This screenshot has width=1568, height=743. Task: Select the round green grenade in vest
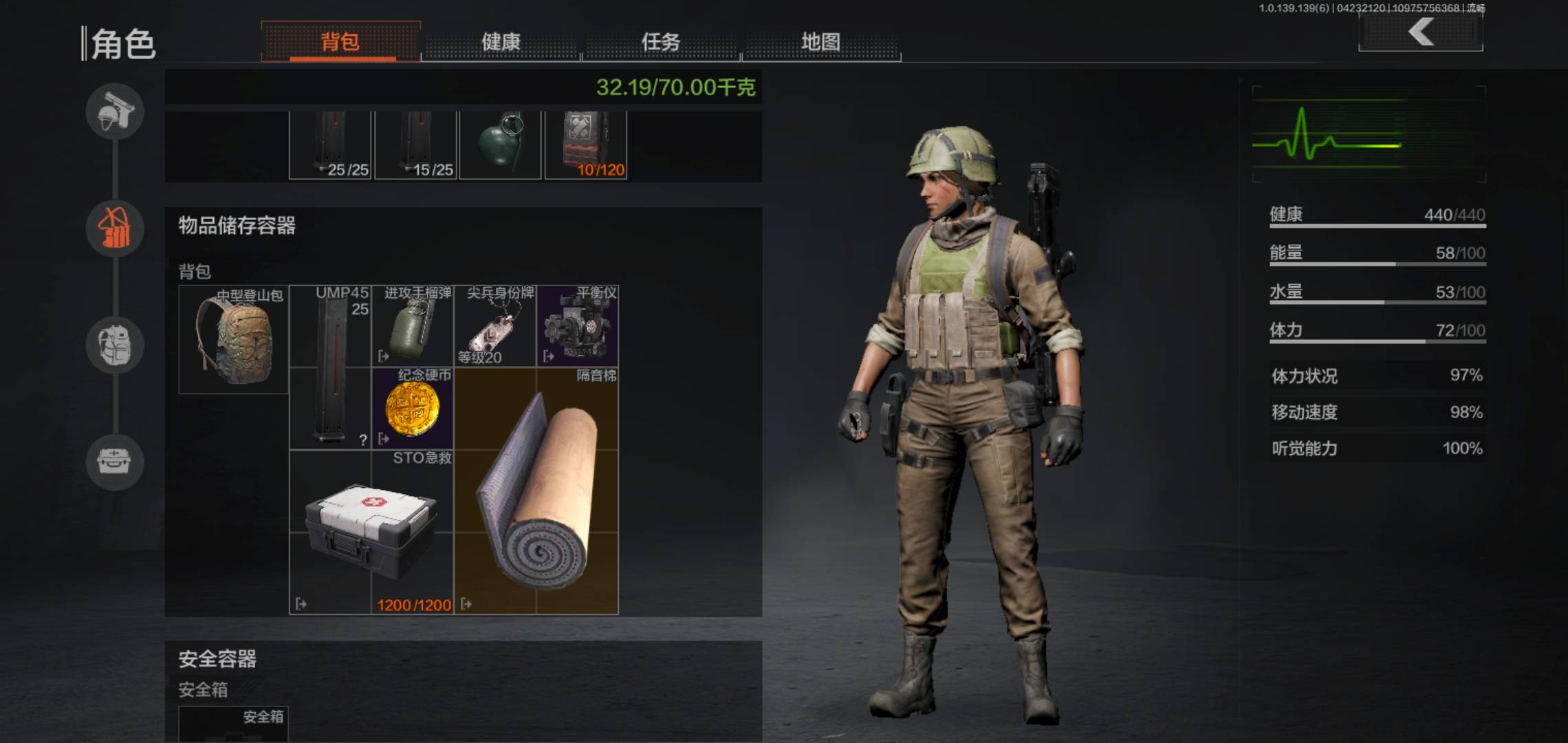[x=500, y=144]
